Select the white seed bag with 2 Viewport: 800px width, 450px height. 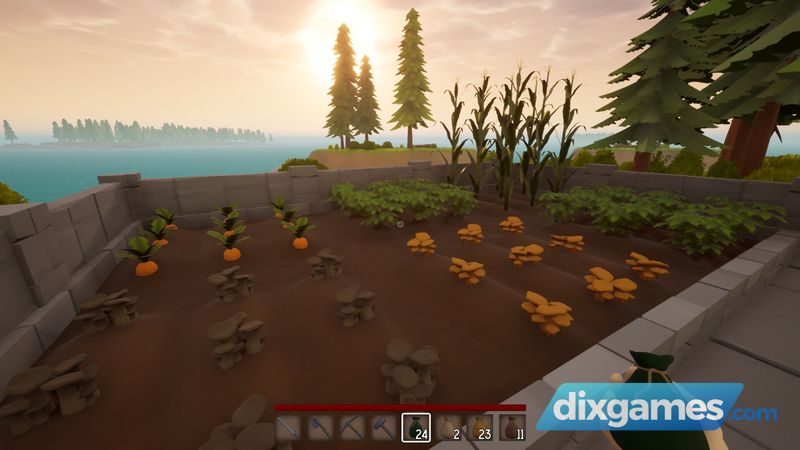448,428
